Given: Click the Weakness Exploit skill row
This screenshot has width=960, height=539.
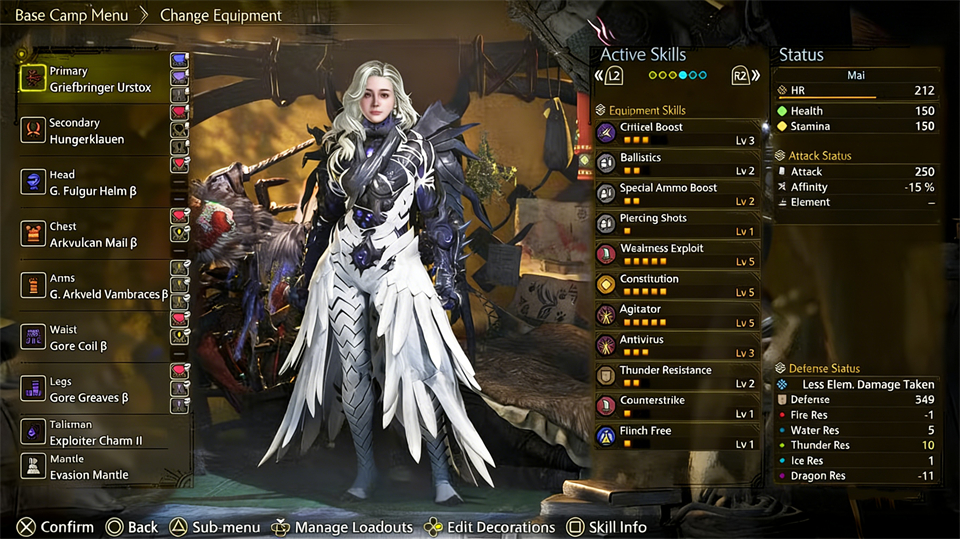Looking at the screenshot, I should point(677,254).
